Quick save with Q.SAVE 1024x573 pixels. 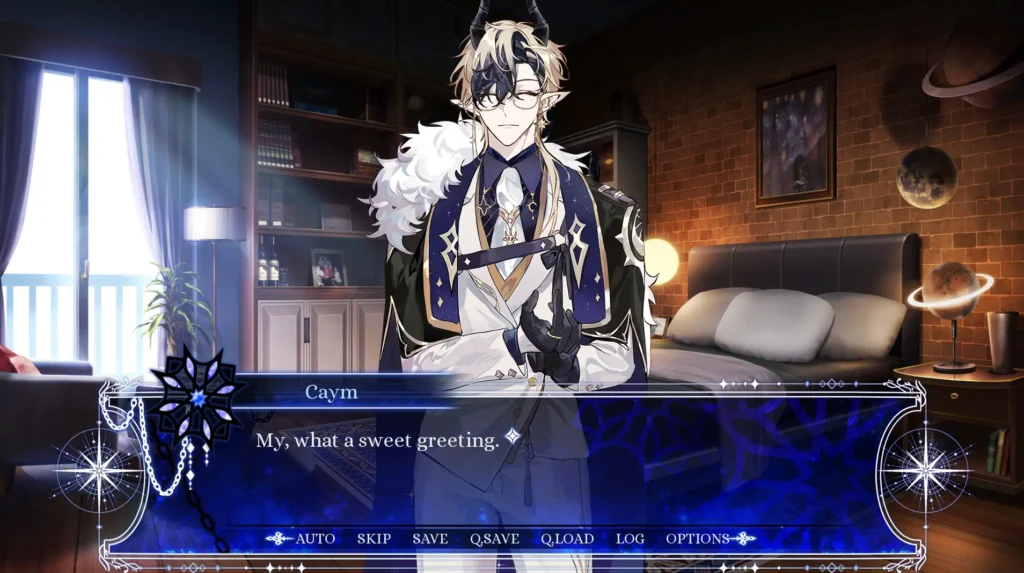494,539
